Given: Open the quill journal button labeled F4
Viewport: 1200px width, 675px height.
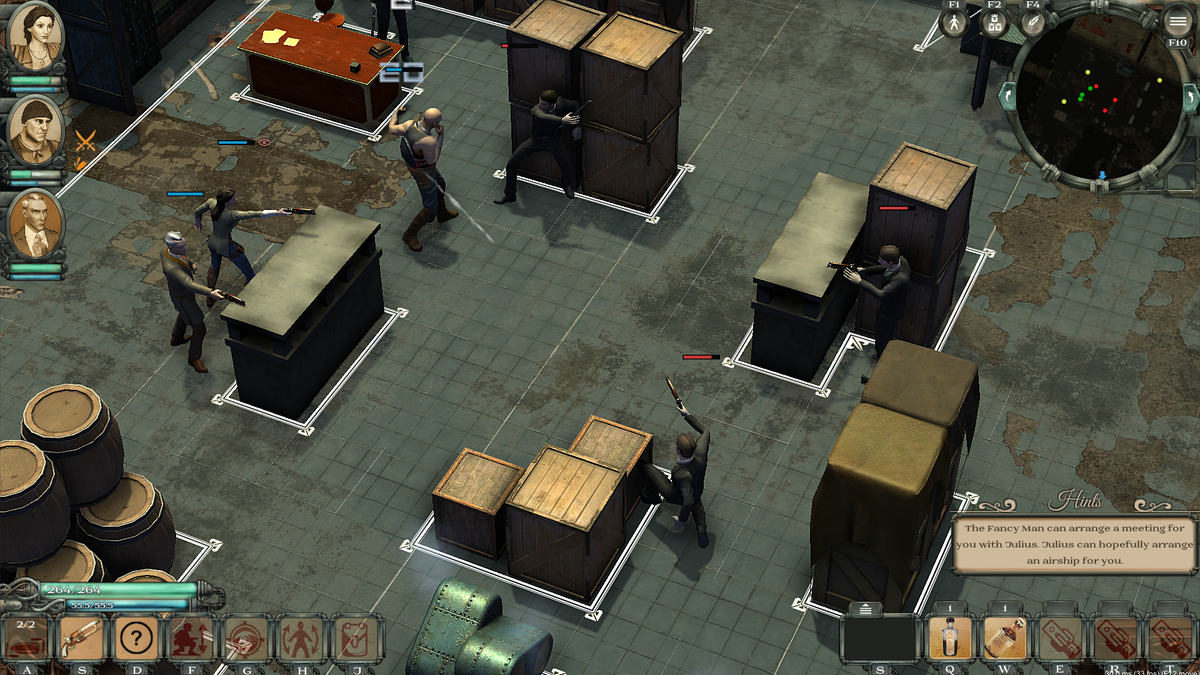Looking at the screenshot, I should coord(1033,22).
